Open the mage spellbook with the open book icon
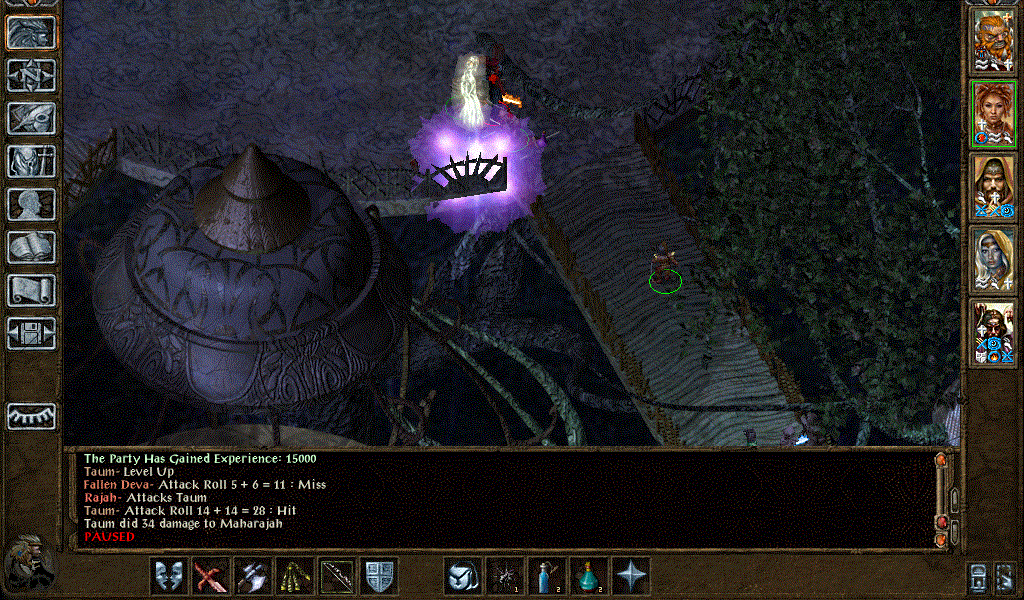 (32, 247)
